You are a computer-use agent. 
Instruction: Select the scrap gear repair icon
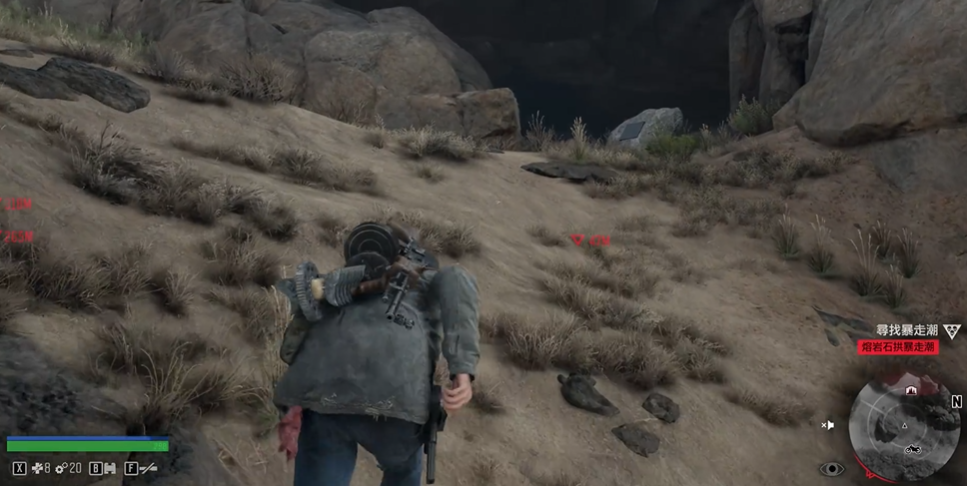[x=61, y=467]
